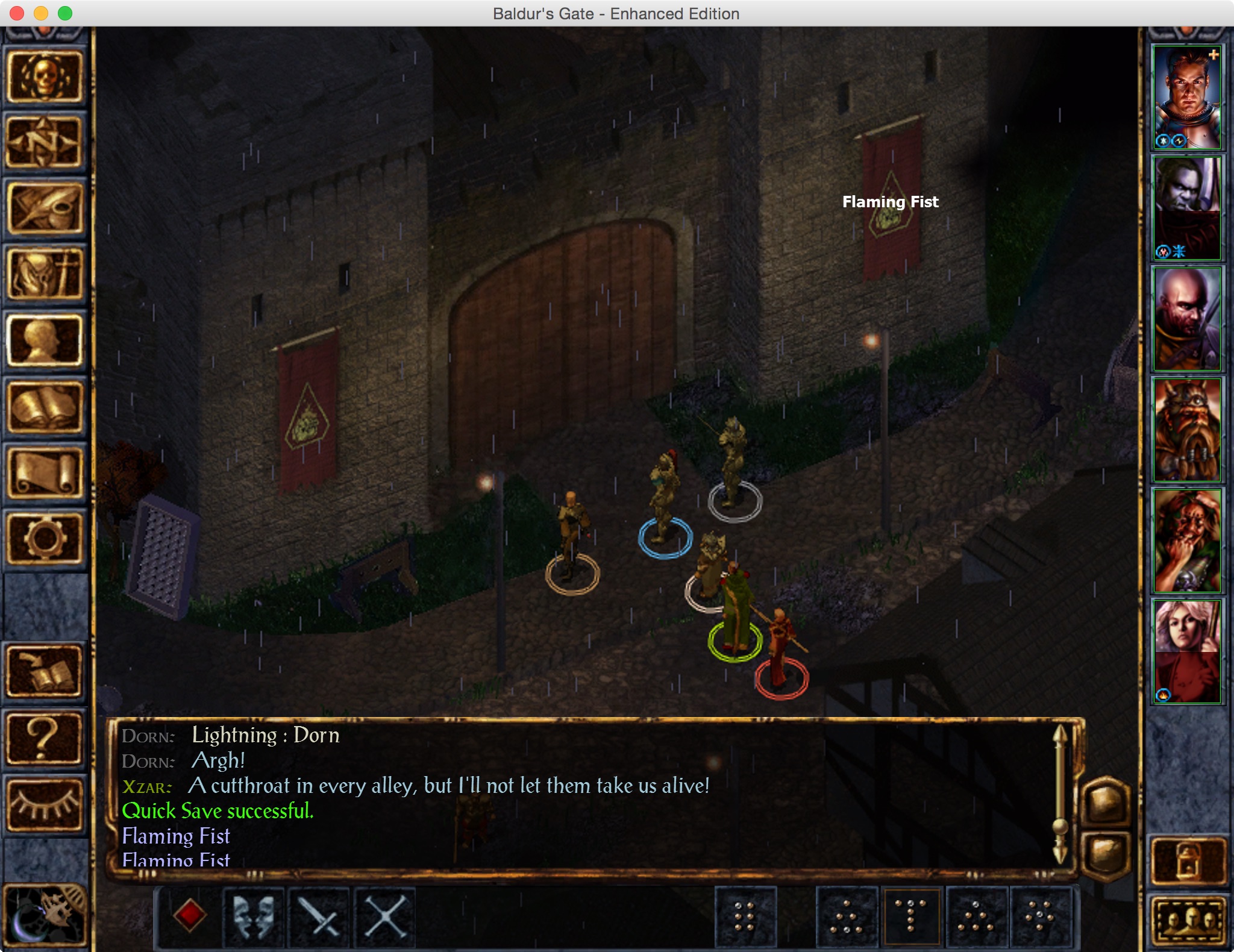This screenshot has width=1234, height=952.
Task: Open the gear options menu
Action: point(44,538)
